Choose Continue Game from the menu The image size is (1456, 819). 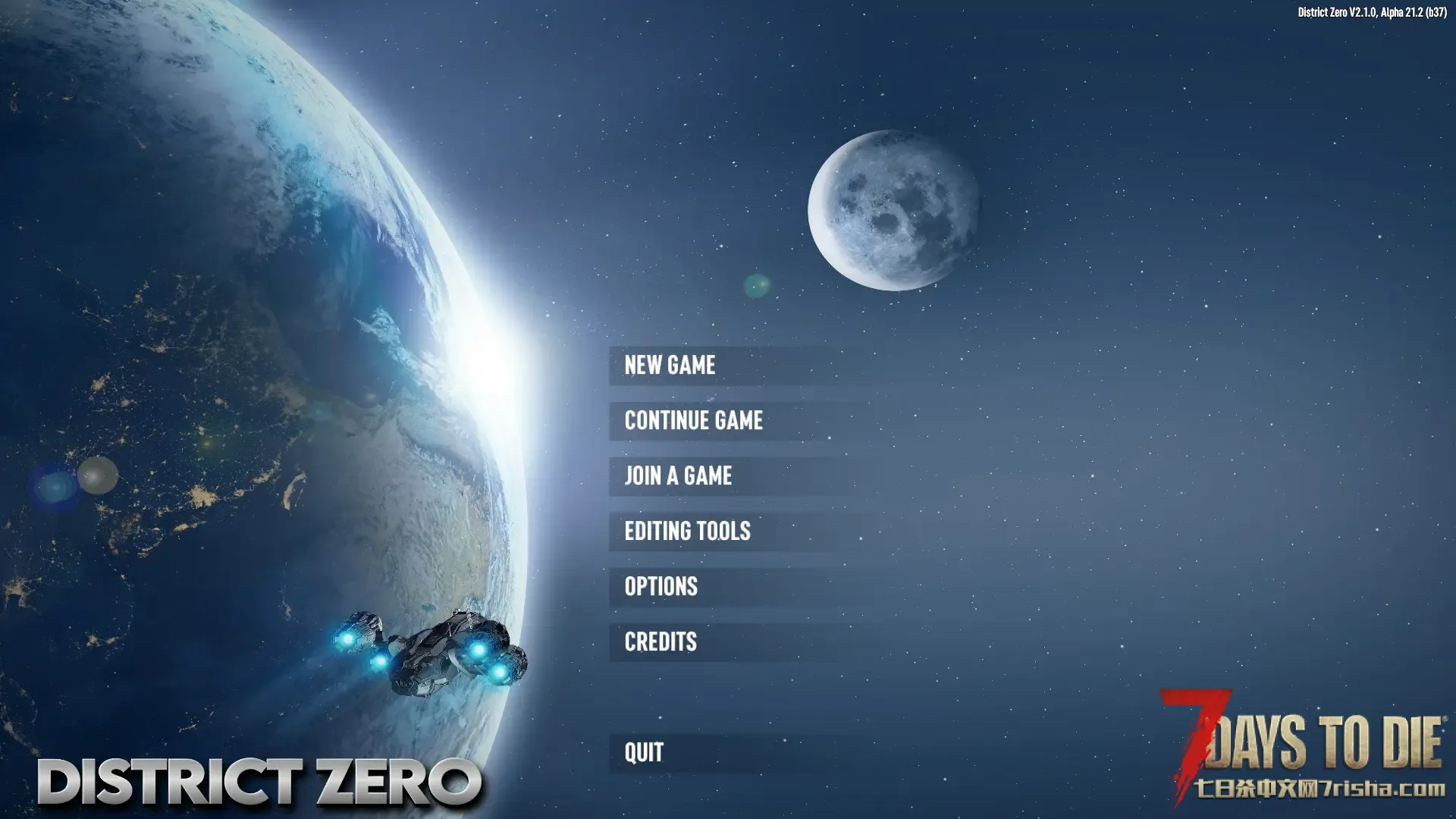pyautogui.click(x=694, y=421)
